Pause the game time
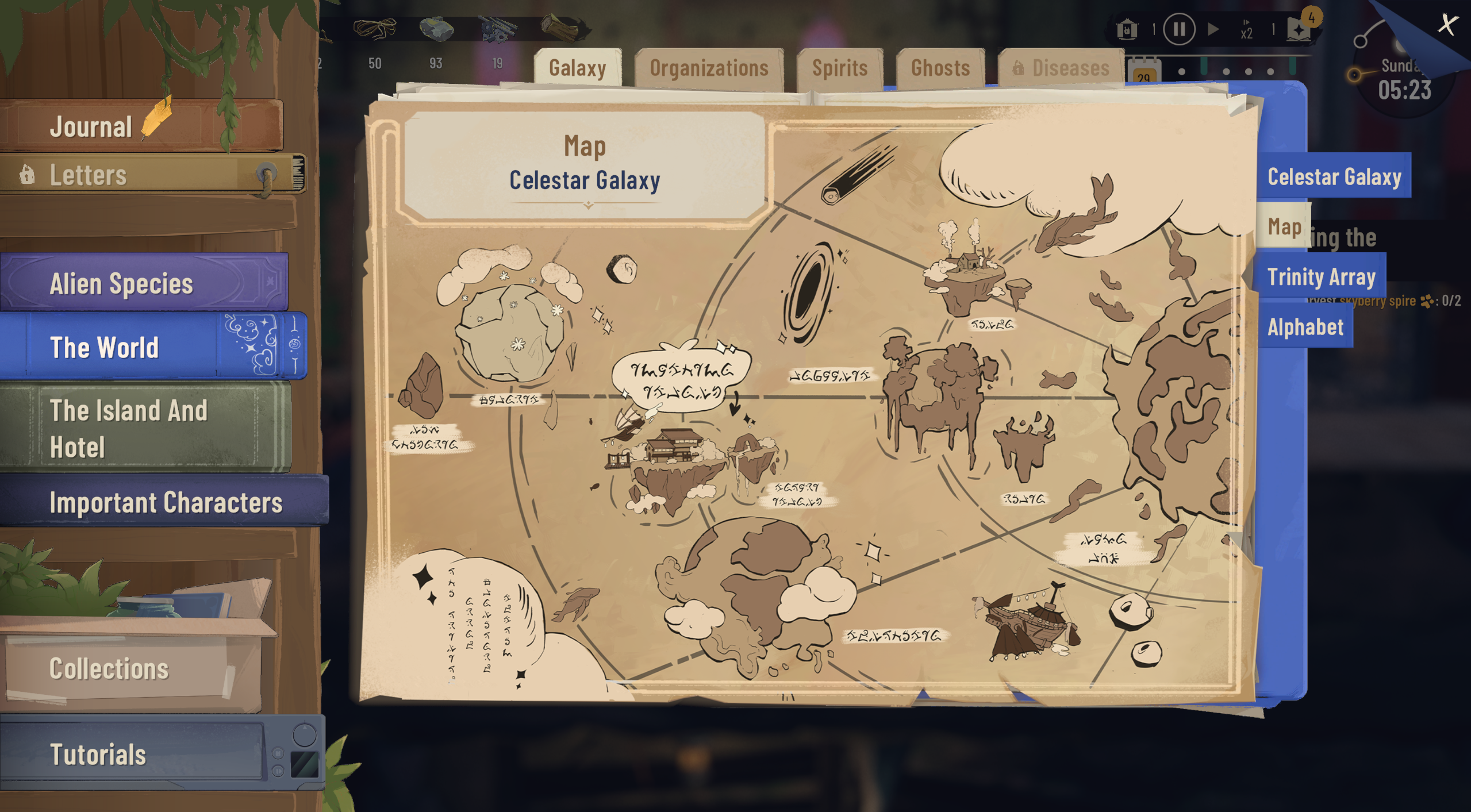Viewport: 1471px width, 812px height. click(1179, 29)
